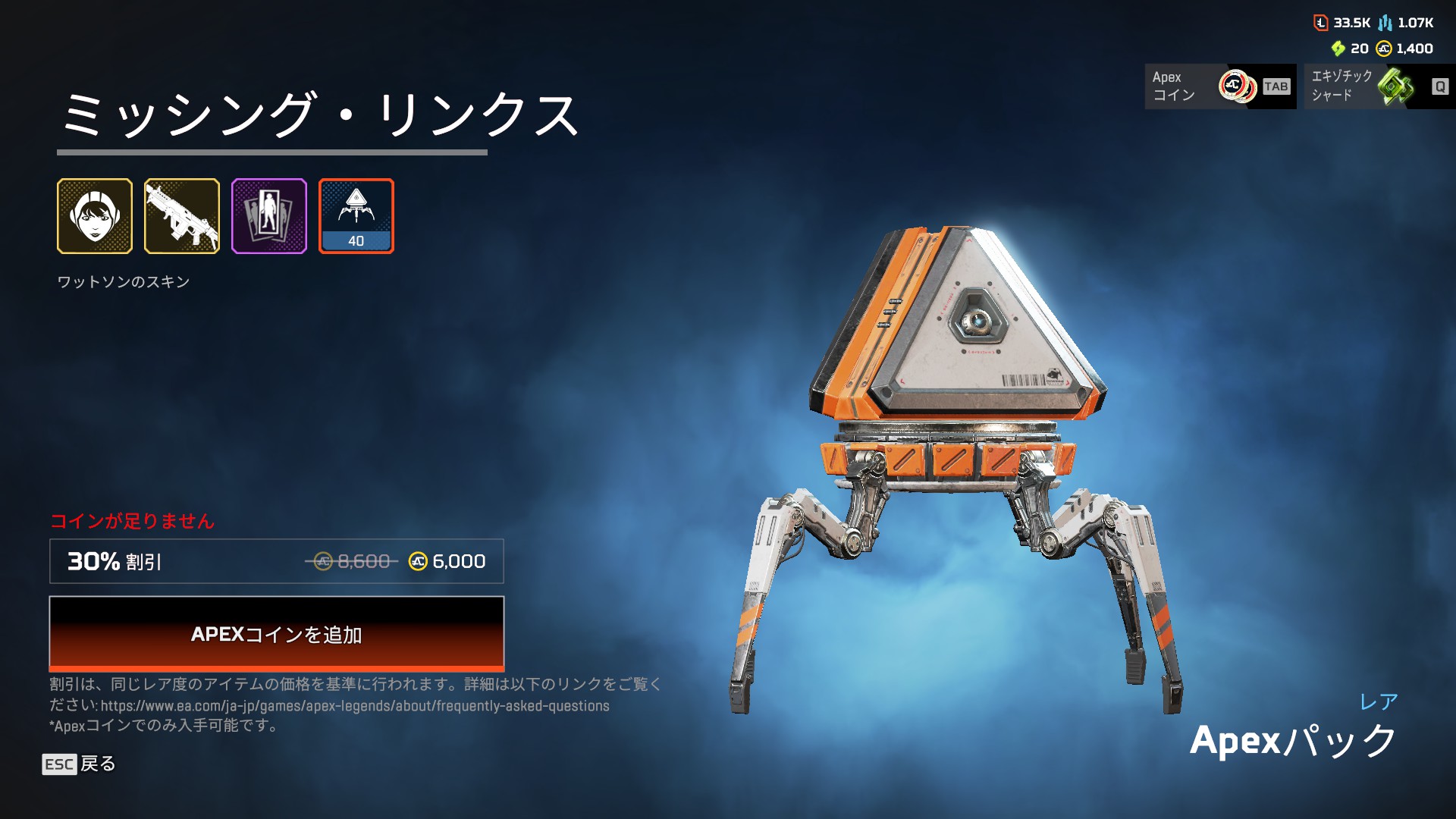Pick the 40 Apex Packs thumbnail

coord(356,216)
